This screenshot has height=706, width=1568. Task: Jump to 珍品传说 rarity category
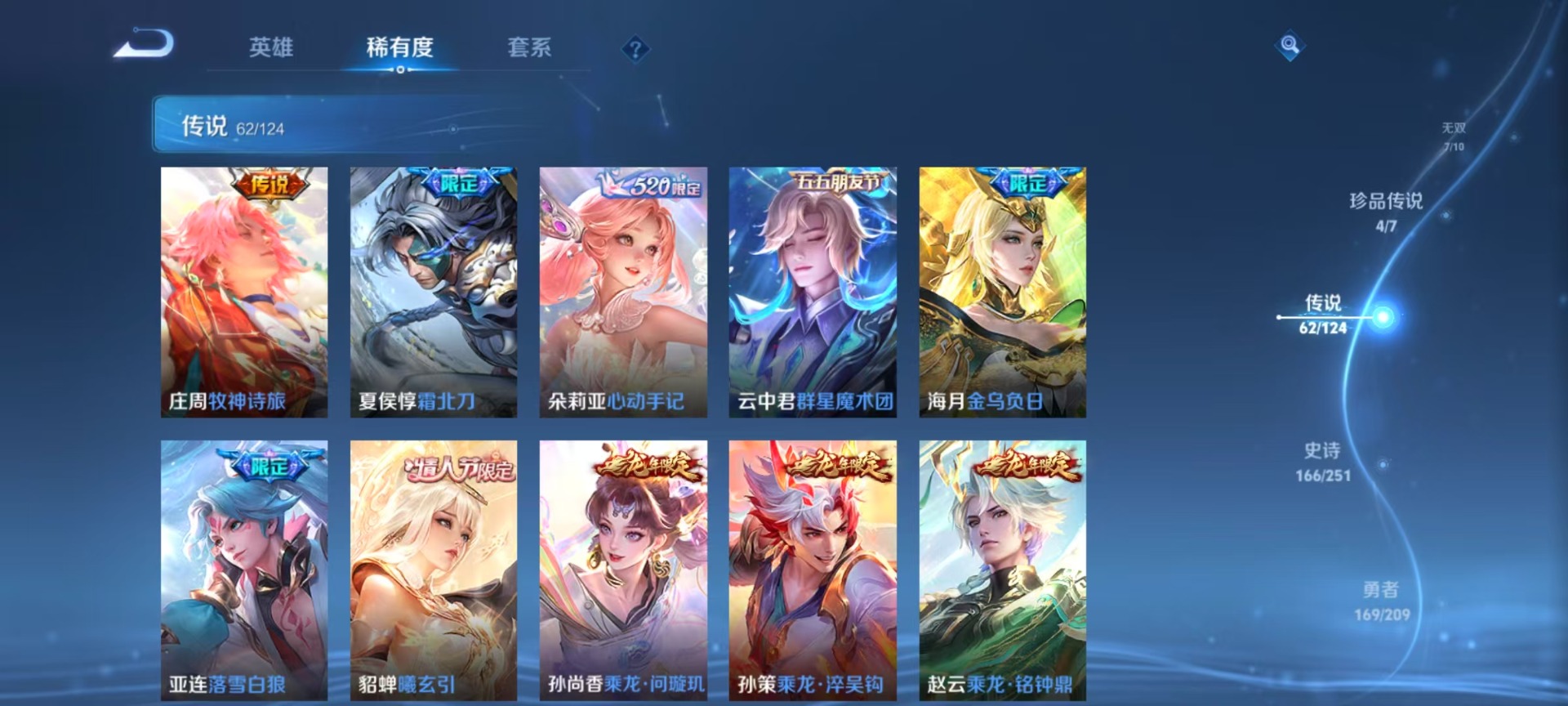pyautogui.click(x=1386, y=211)
